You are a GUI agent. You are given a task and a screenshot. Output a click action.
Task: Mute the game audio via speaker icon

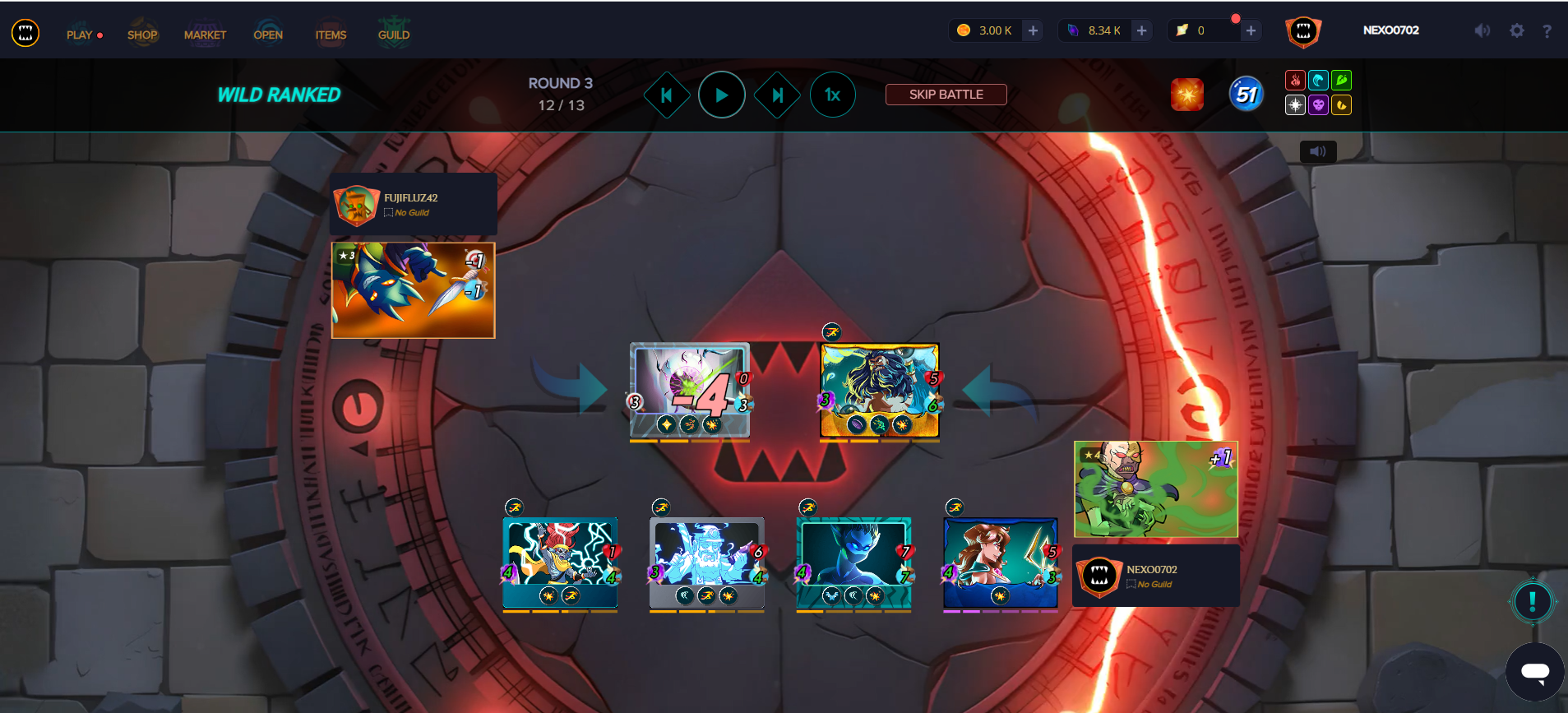tap(1481, 30)
